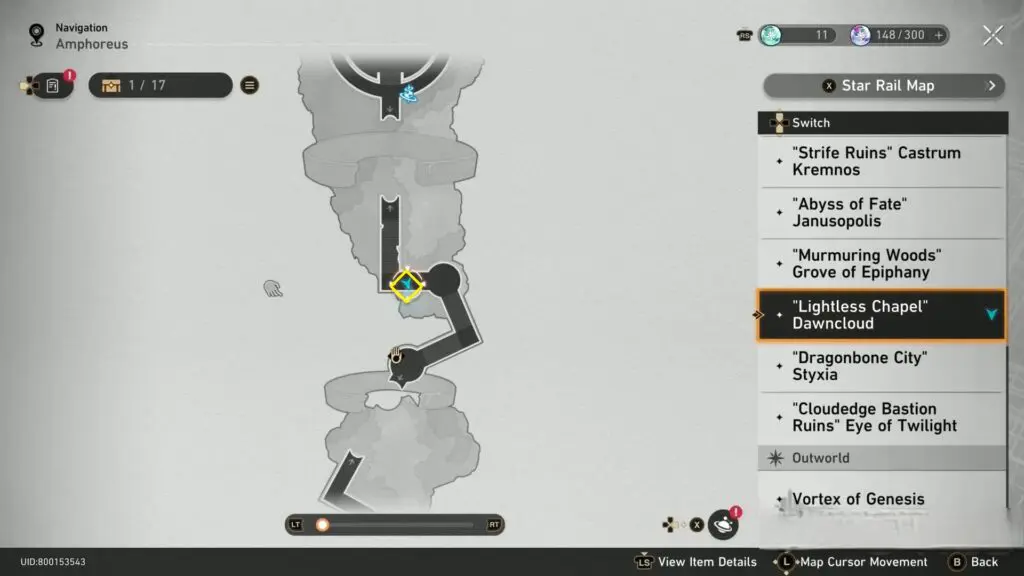Click the yellow-highlighted map marker
The image size is (1024, 576).
[x=407, y=286]
